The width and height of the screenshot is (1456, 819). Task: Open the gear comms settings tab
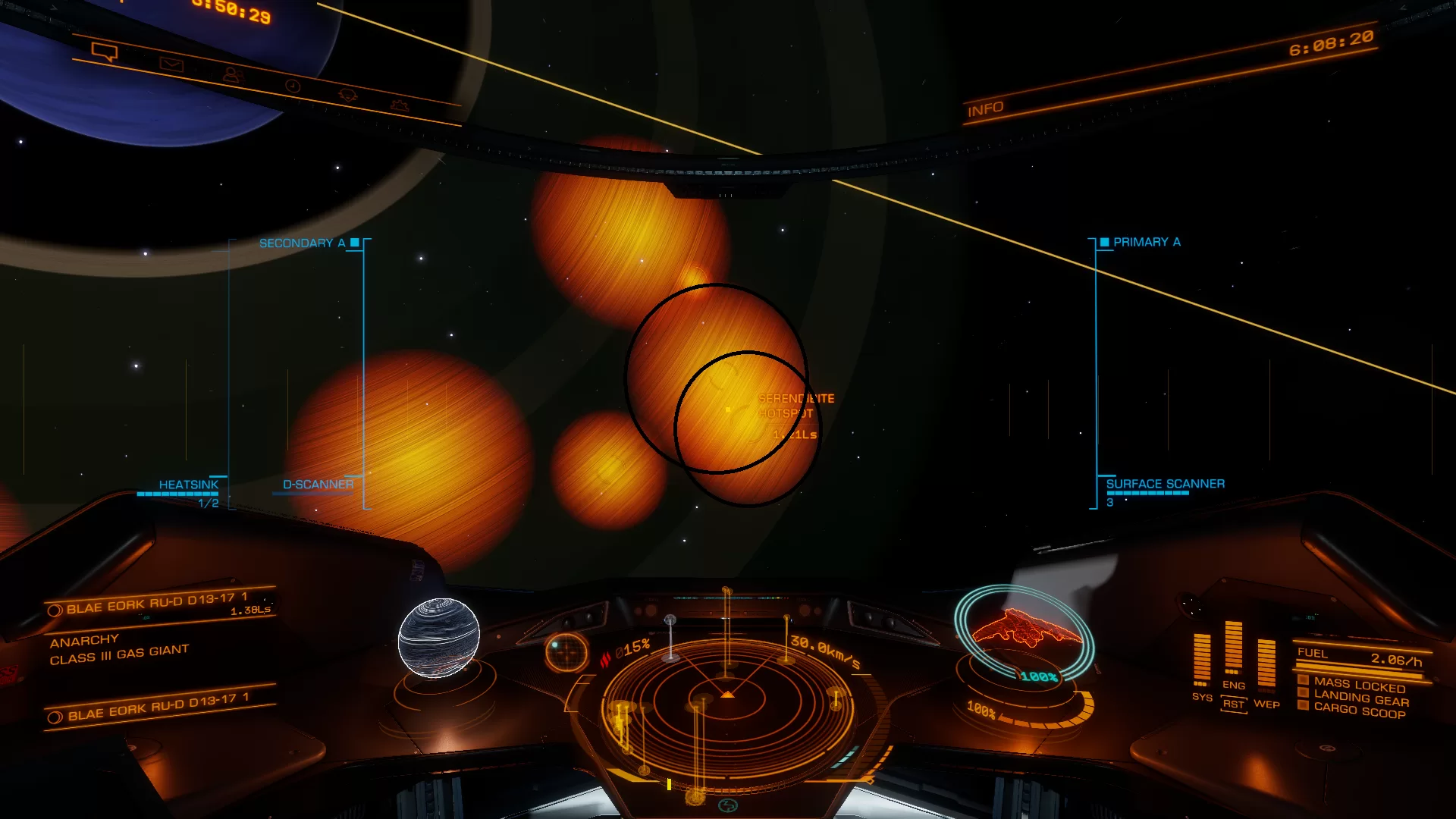coord(400,105)
